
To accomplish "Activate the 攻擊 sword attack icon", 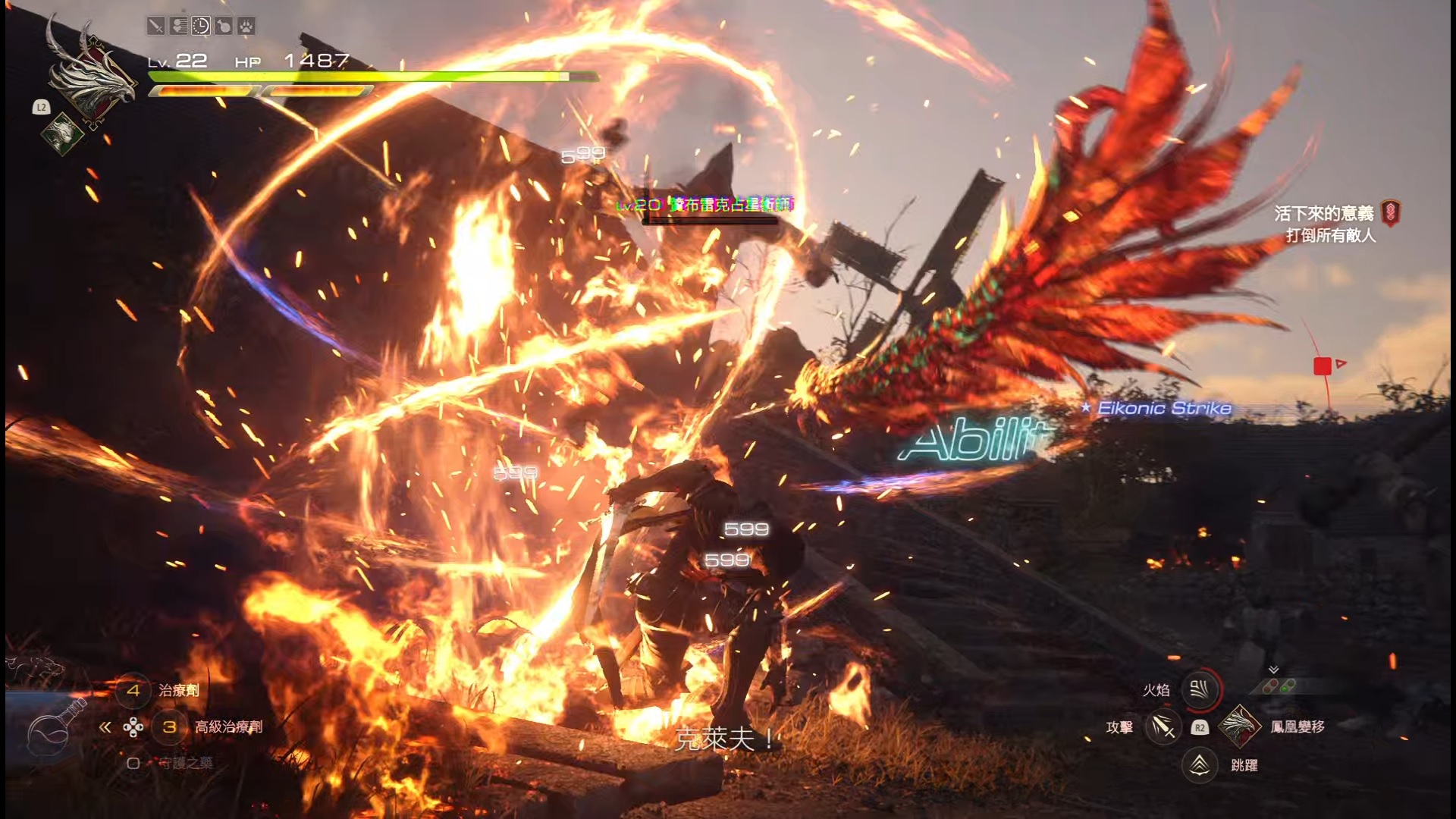I will [1163, 727].
